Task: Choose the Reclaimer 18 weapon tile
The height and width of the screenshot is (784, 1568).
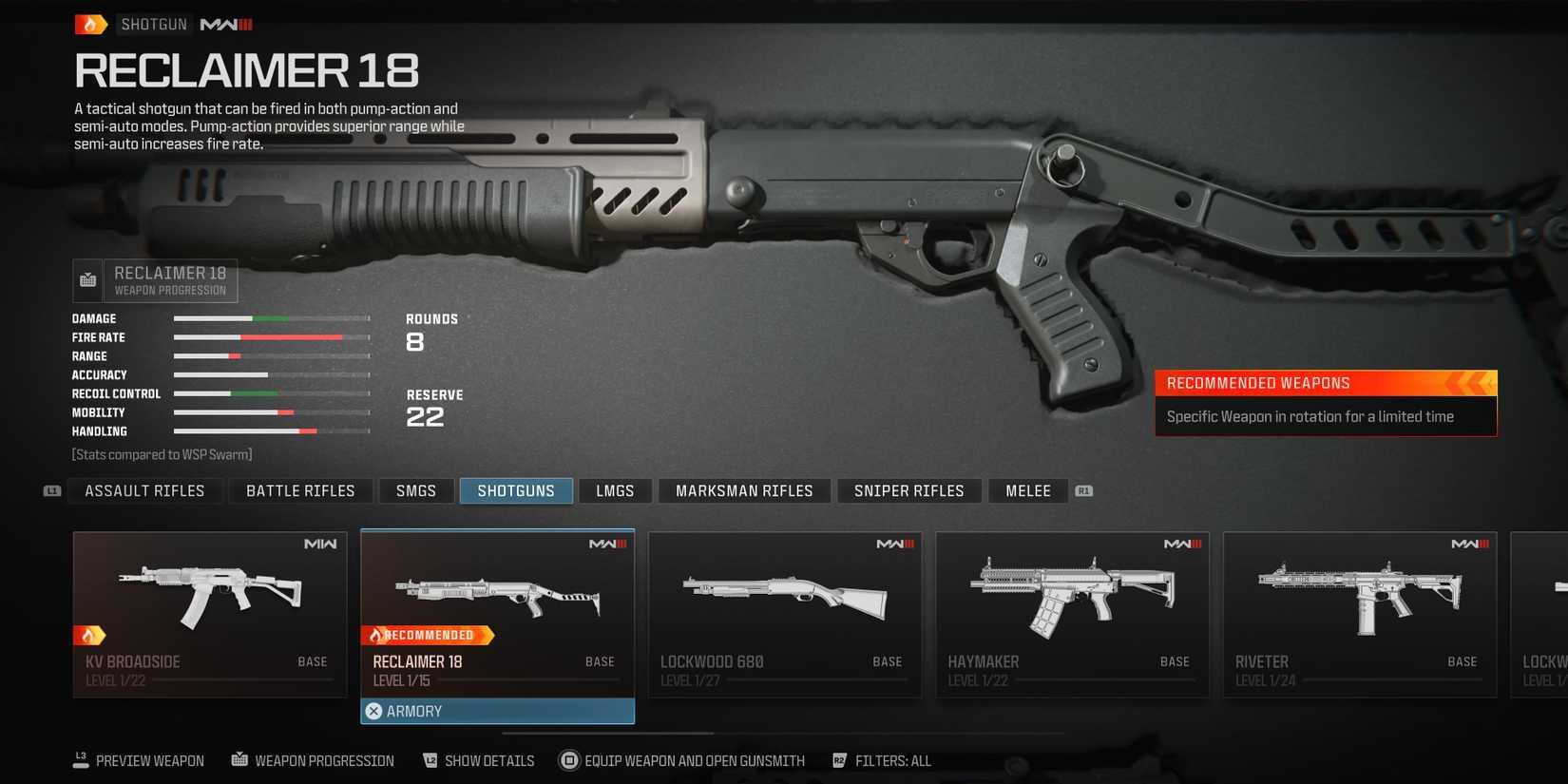Action: coord(497,608)
